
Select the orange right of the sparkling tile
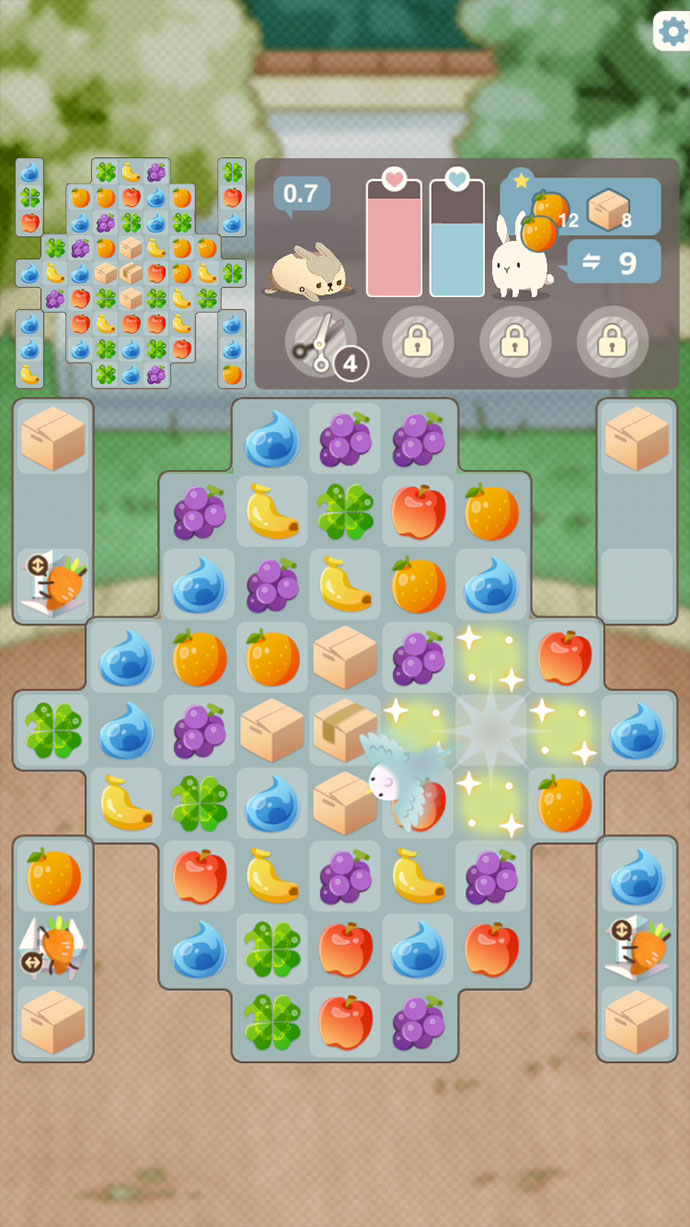563,802
